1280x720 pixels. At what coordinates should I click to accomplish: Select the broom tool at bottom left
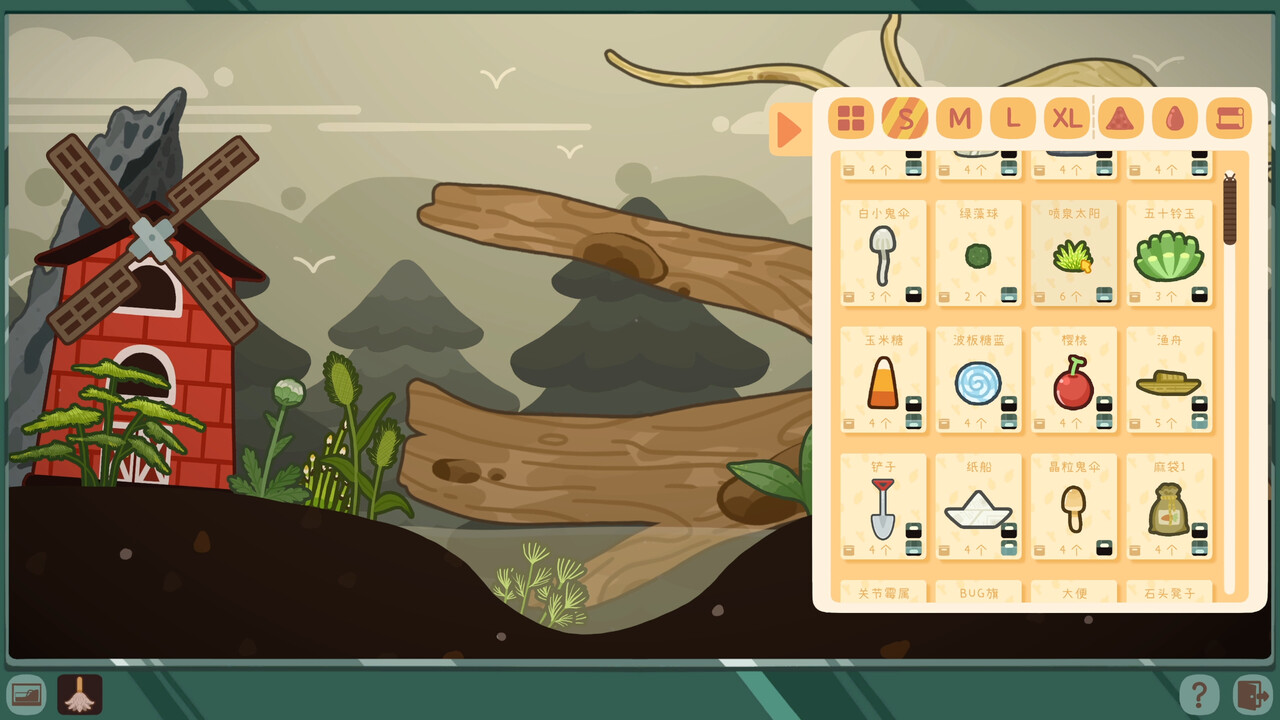80,692
